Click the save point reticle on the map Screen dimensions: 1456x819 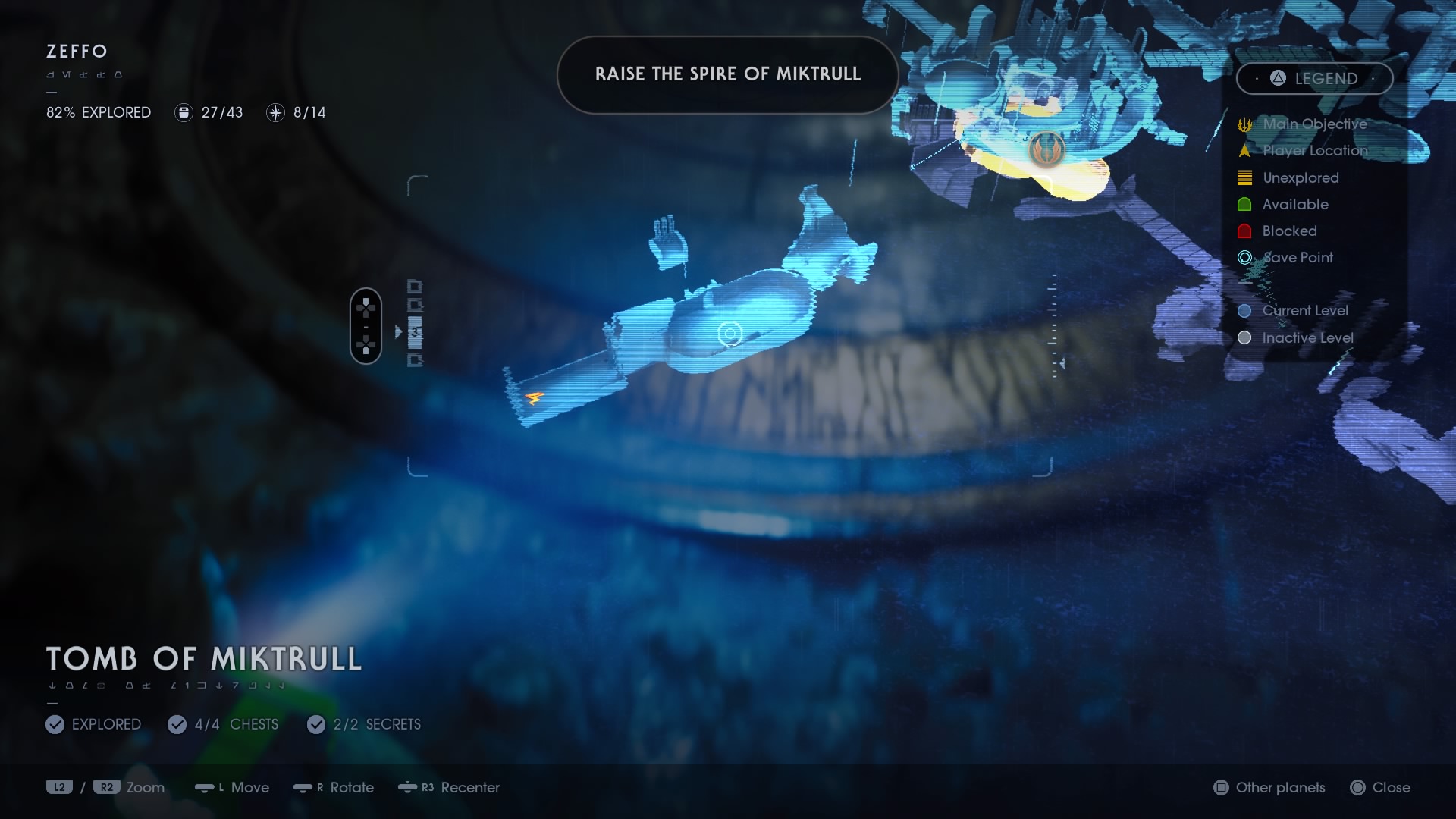tap(730, 333)
